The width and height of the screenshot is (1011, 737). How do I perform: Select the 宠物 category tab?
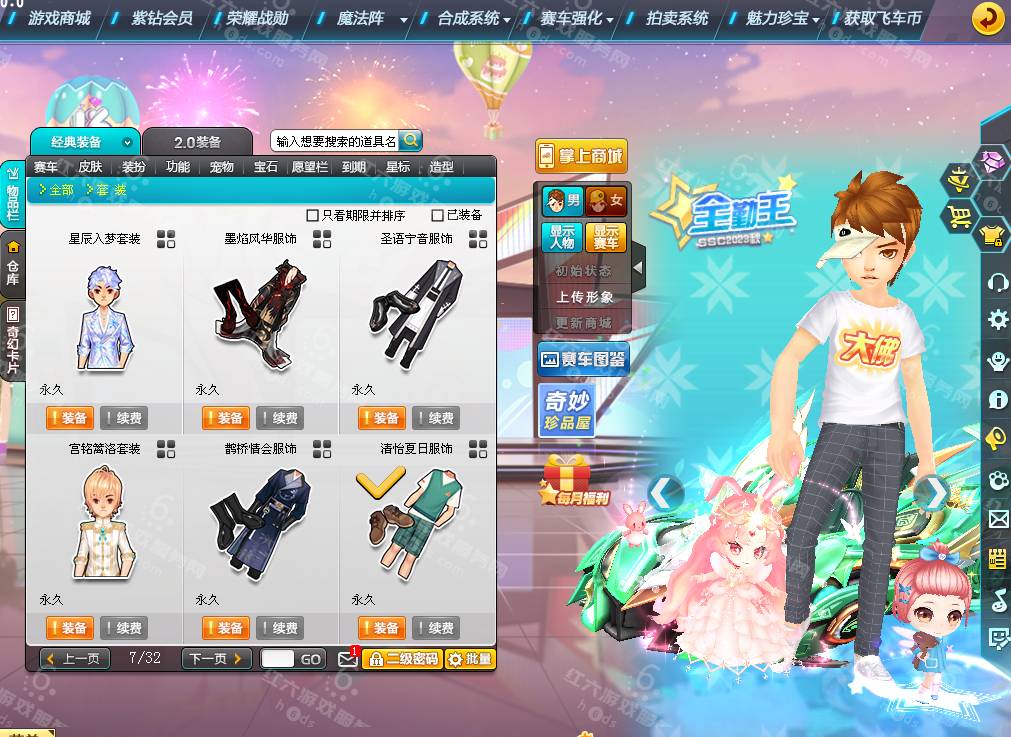pyautogui.click(x=221, y=167)
